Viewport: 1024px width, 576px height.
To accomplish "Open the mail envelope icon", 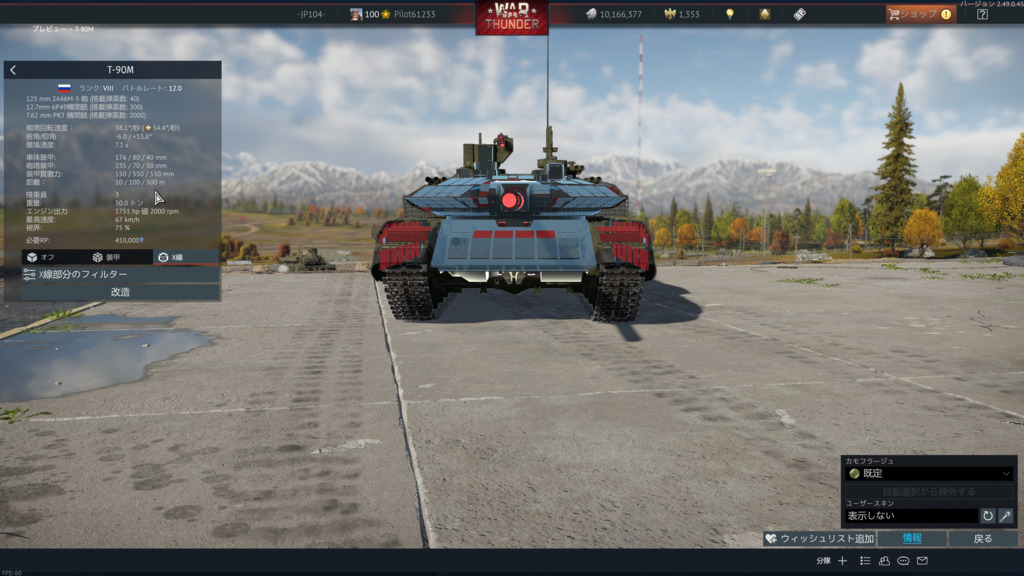I will click(x=922, y=561).
